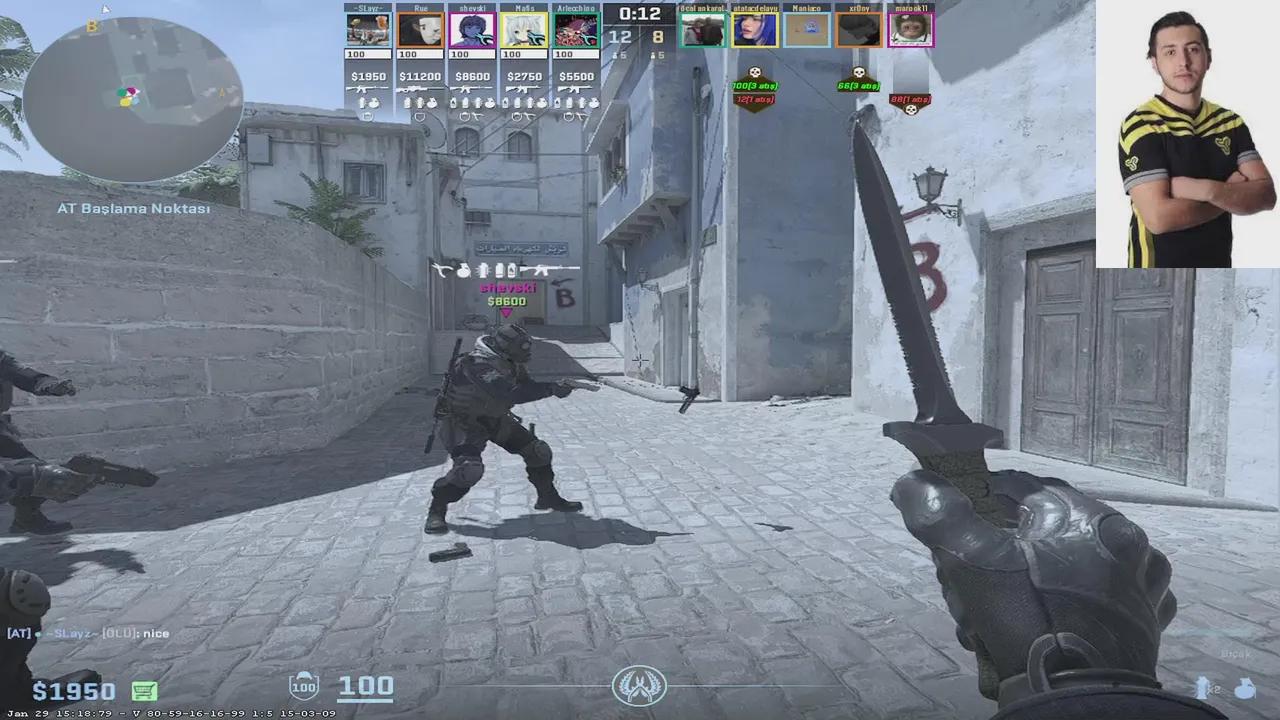Pick Arlecchino's player avatar
The height and width of the screenshot is (720, 1280).
pos(576,30)
